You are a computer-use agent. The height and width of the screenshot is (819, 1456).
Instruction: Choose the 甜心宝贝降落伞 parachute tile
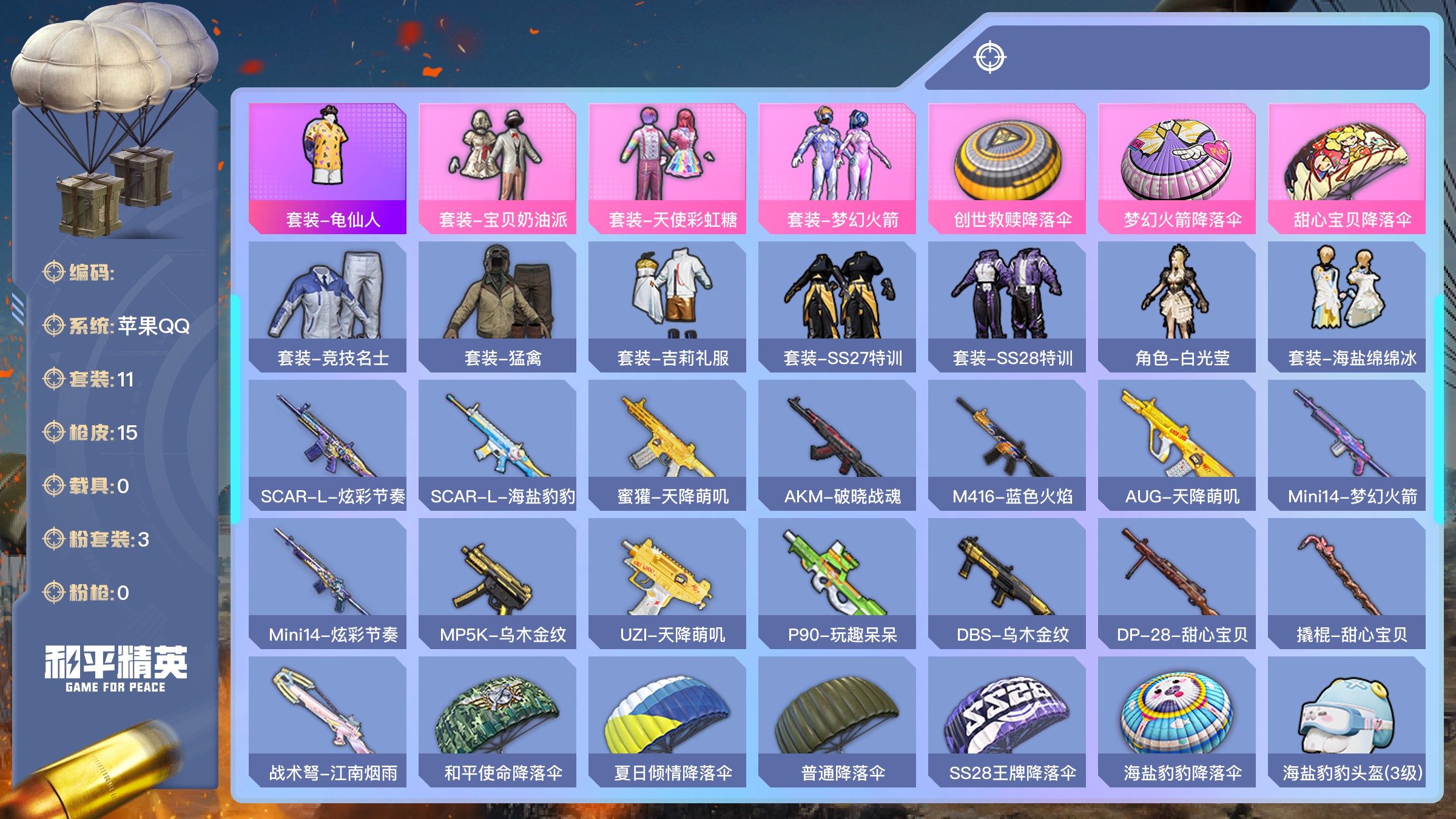[1347, 169]
